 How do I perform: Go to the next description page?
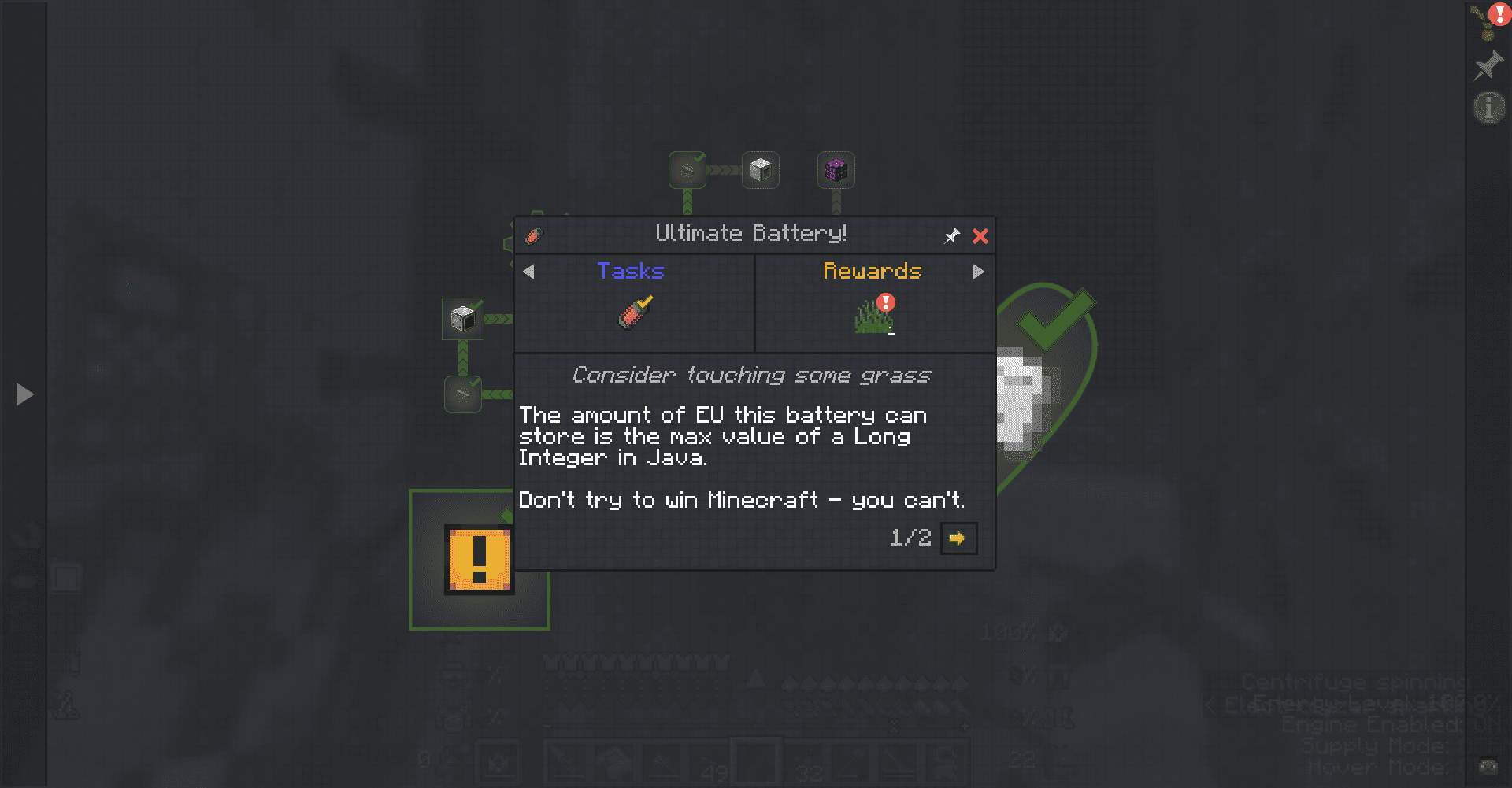click(958, 538)
